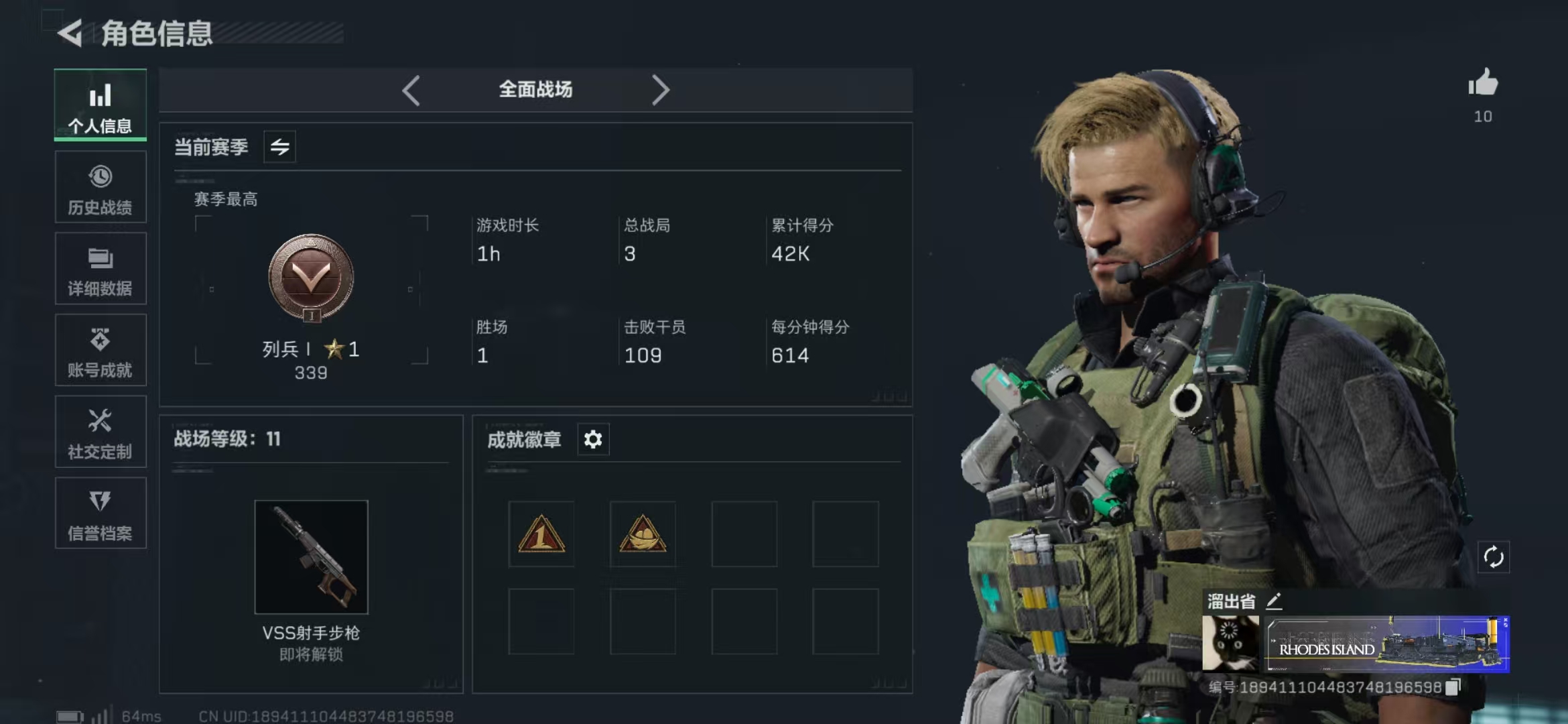The height and width of the screenshot is (724, 1568).
Task: Click the RHODES ISLAND name card banner
Action: click(x=1386, y=644)
